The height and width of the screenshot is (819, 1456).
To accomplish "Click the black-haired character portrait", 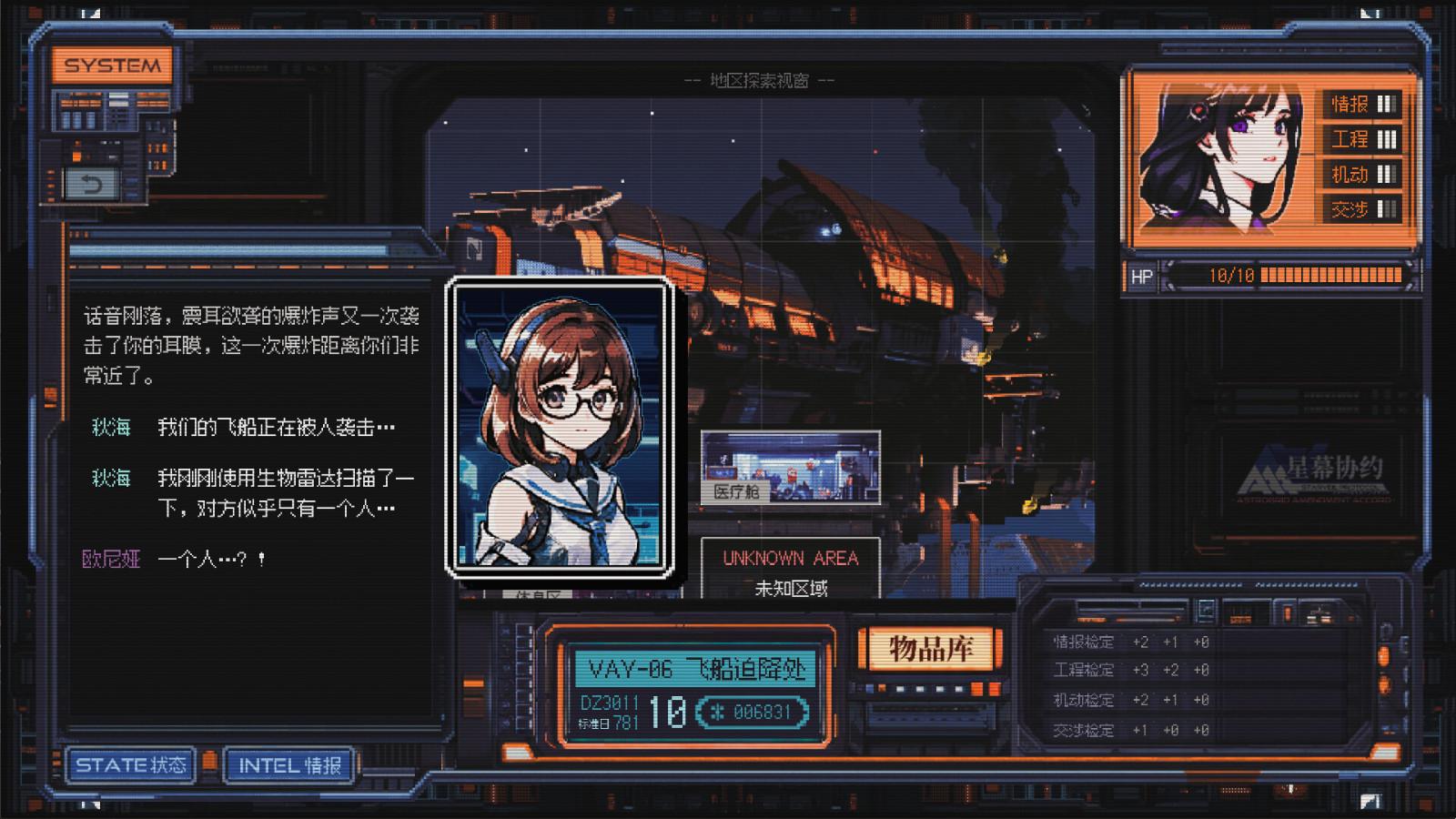I will coord(1221,157).
